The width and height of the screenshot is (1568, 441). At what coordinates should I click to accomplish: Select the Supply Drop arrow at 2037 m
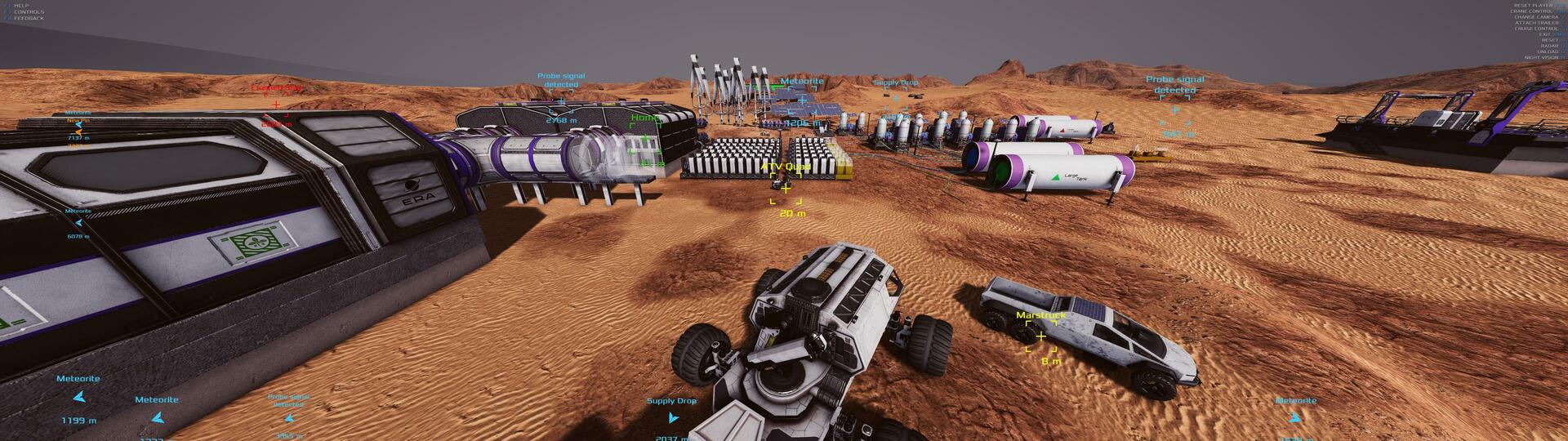click(x=672, y=417)
